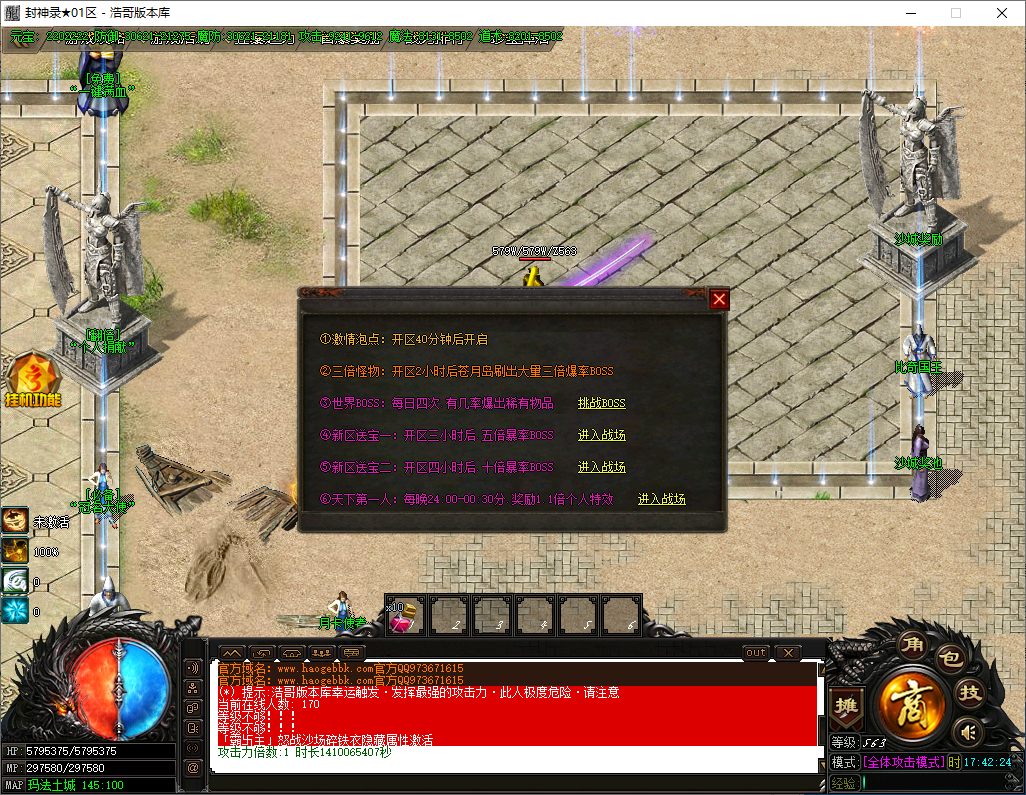
Task: Enter battlefield for 新区送宝一
Action: point(601,435)
